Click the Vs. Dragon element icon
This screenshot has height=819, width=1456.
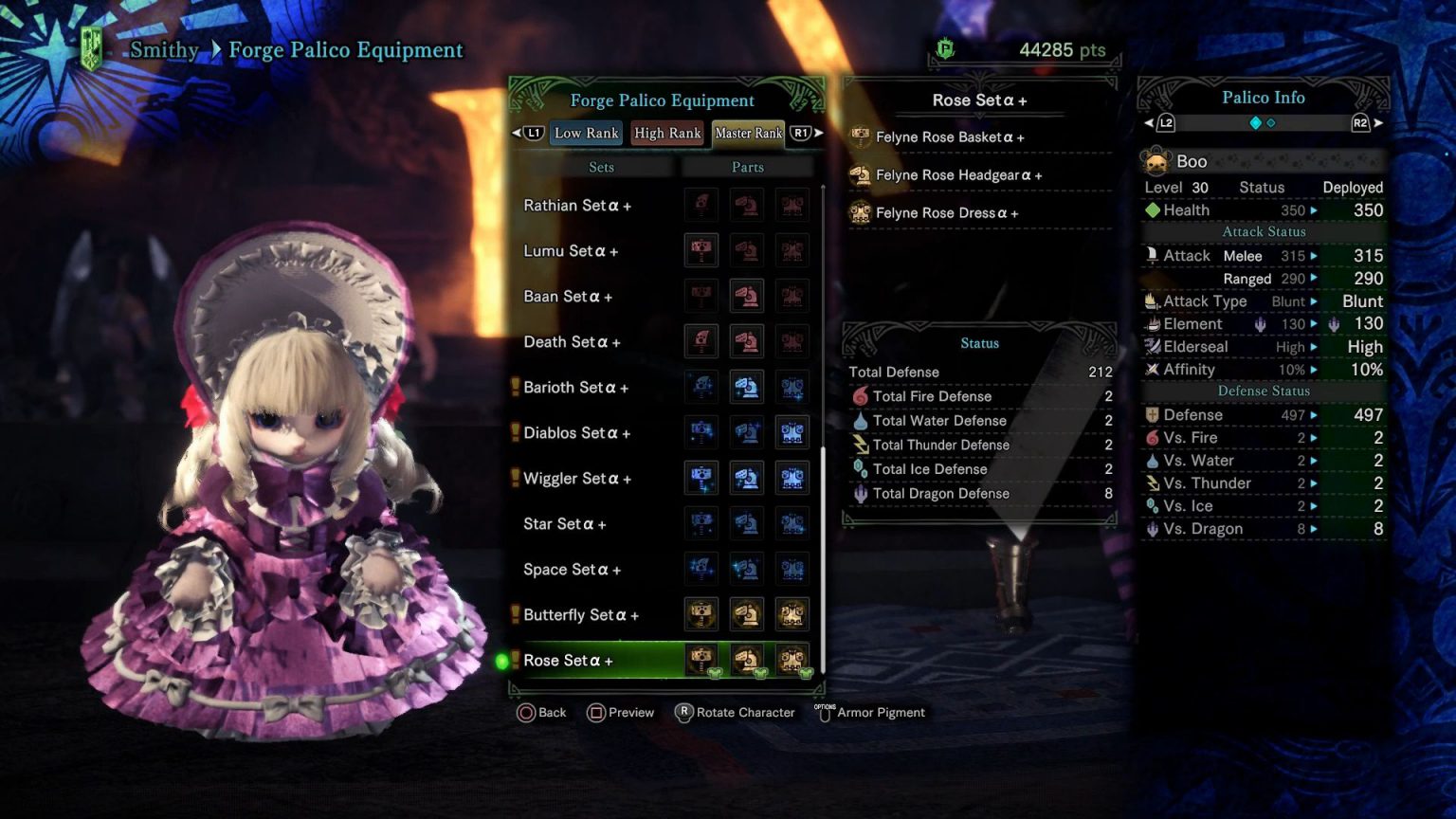[1154, 529]
